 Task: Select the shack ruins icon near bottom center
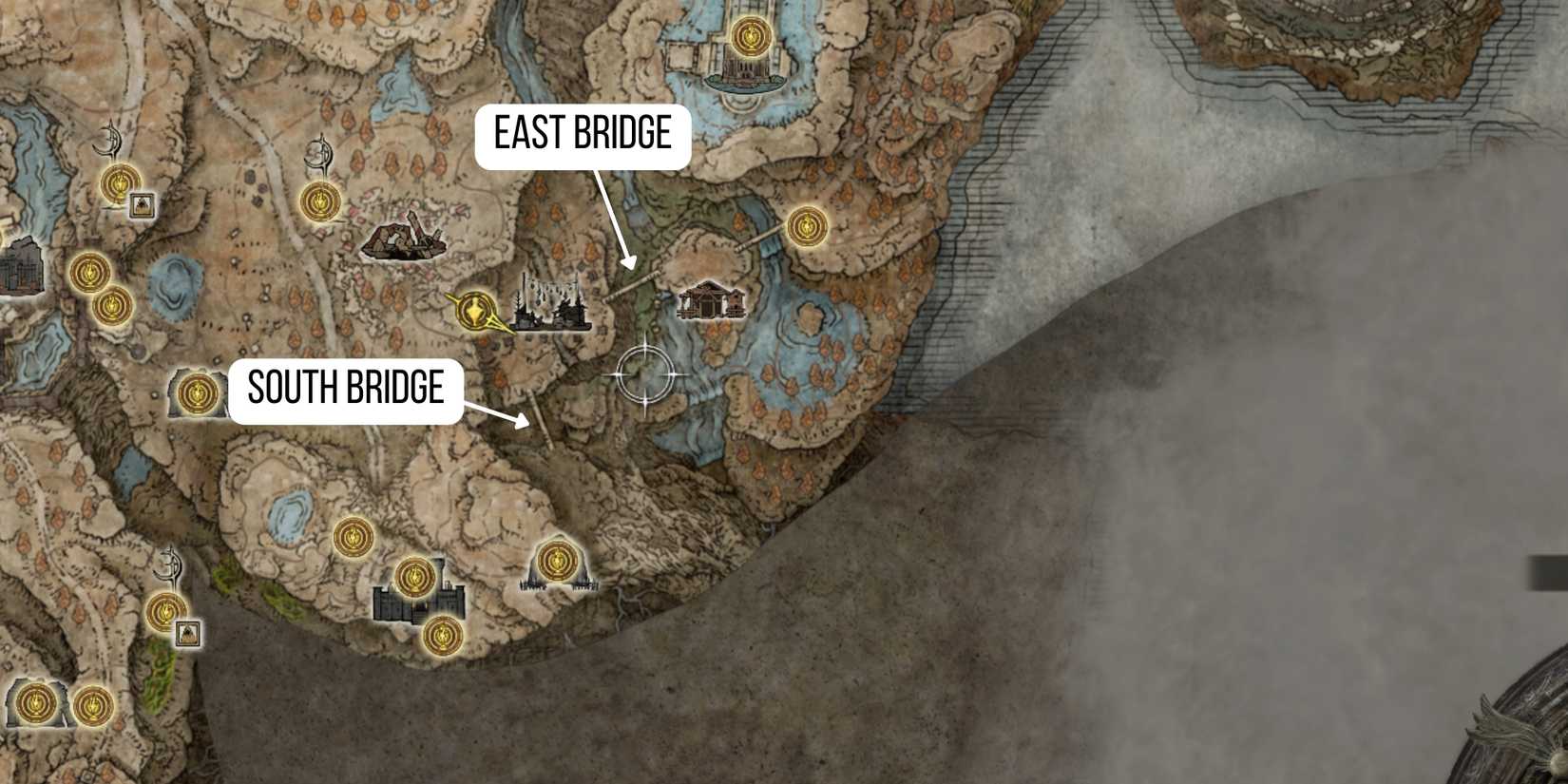coord(556,582)
